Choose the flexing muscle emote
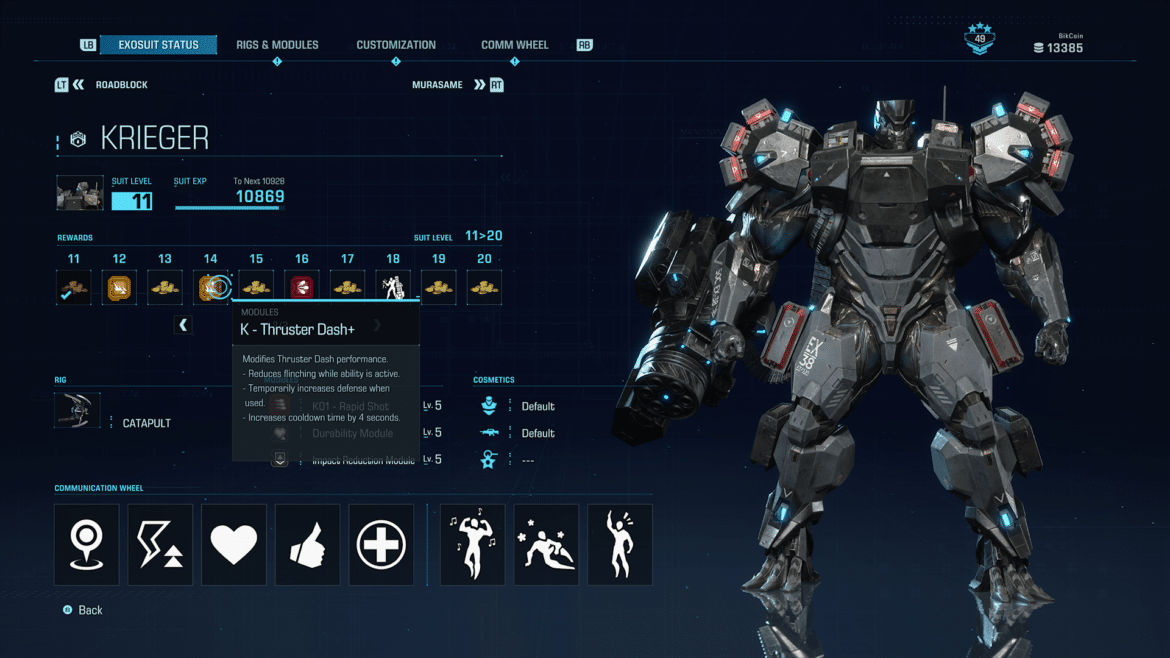Screen dimensions: 1170x658 click(472, 545)
